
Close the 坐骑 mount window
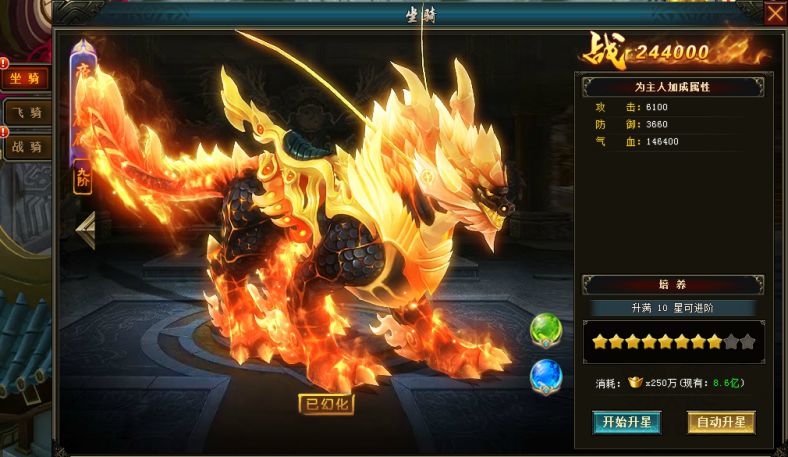click(x=775, y=14)
